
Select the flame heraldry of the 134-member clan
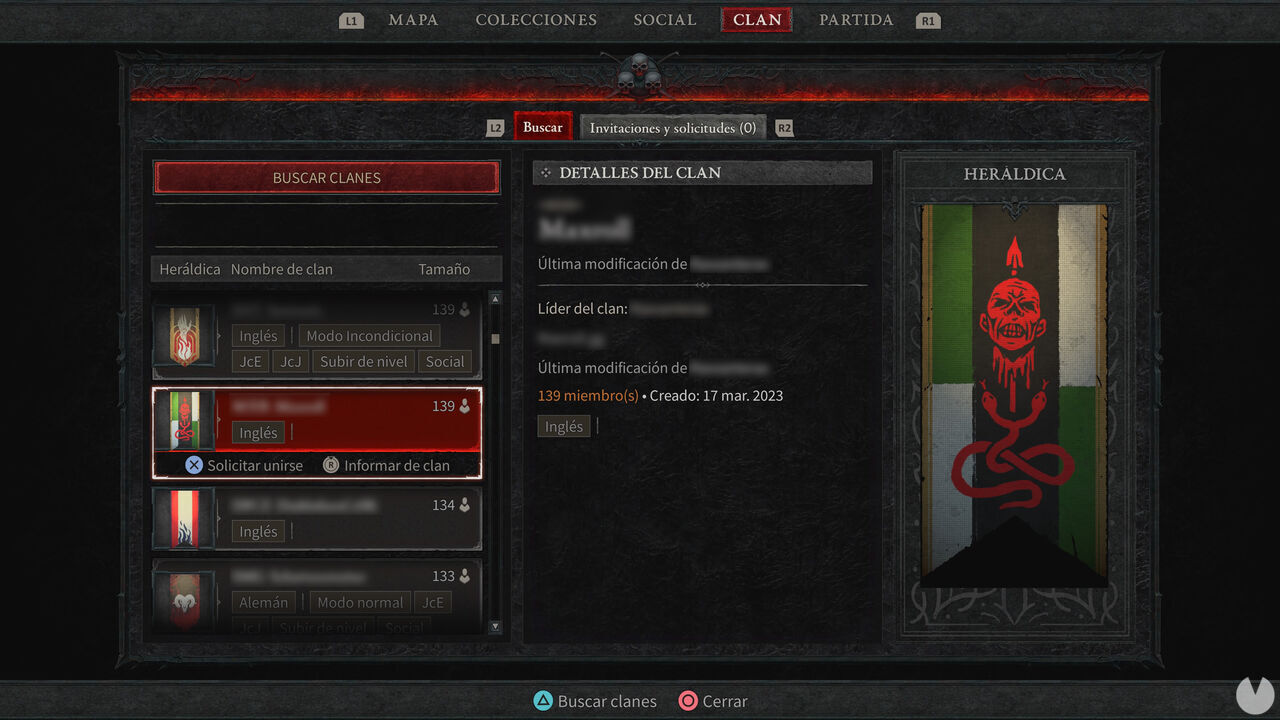click(x=185, y=519)
